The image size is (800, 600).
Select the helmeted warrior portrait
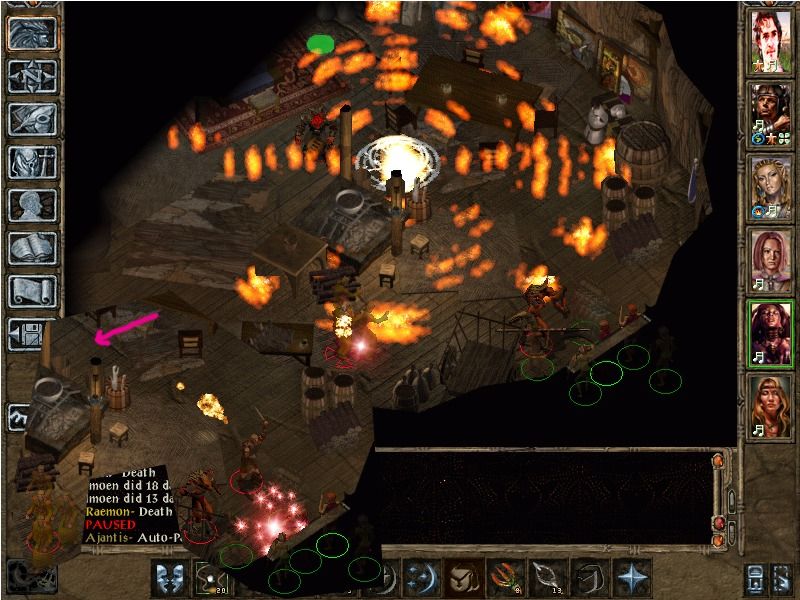[x=770, y=110]
